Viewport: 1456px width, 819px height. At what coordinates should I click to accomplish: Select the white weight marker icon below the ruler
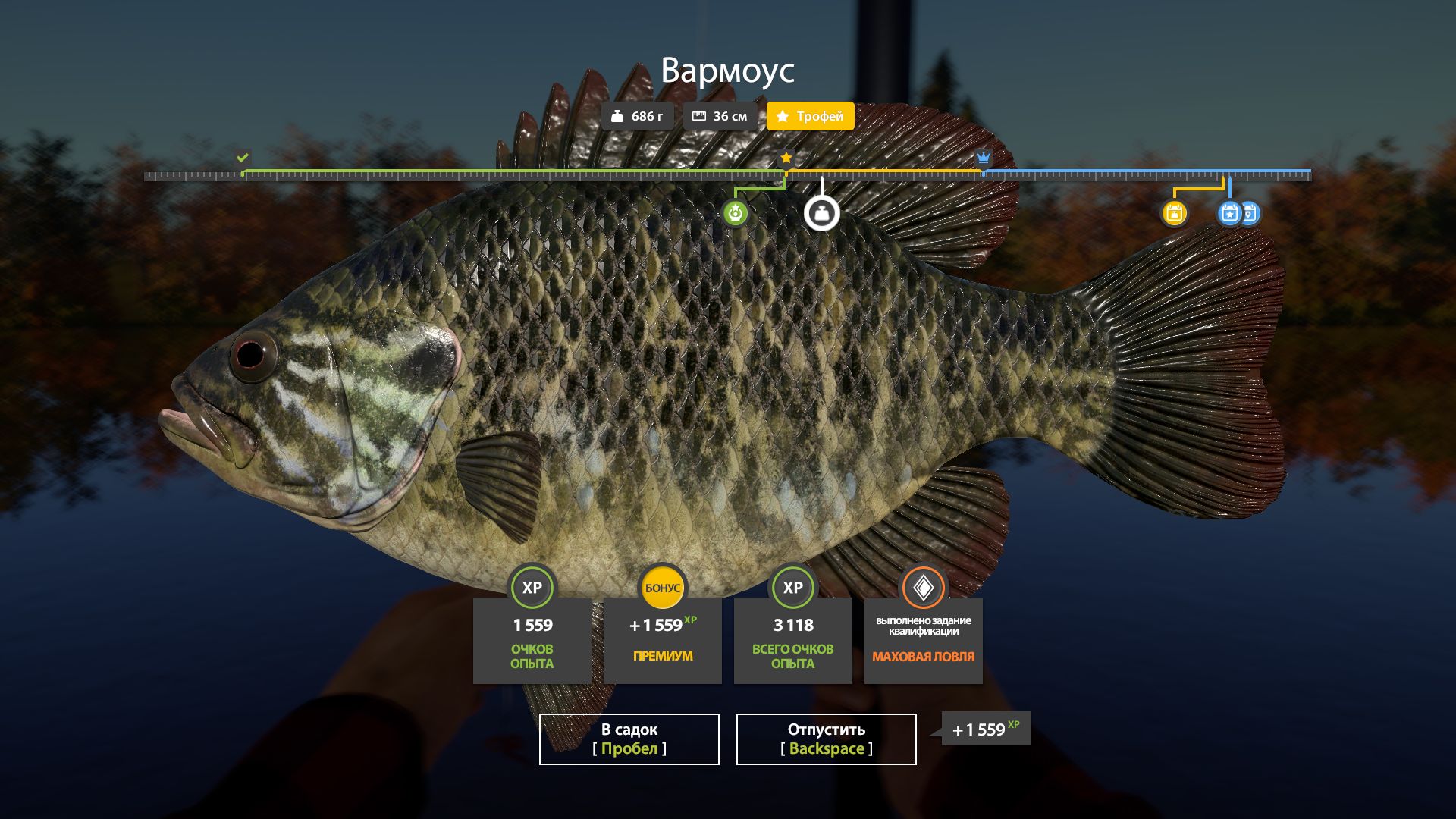[822, 214]
